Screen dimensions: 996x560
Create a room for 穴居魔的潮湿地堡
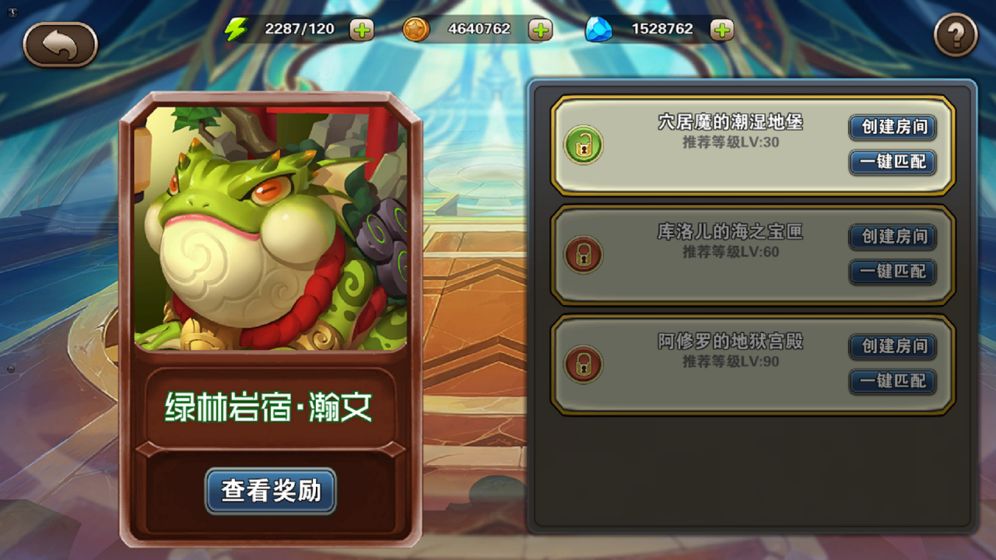(893, 127)
